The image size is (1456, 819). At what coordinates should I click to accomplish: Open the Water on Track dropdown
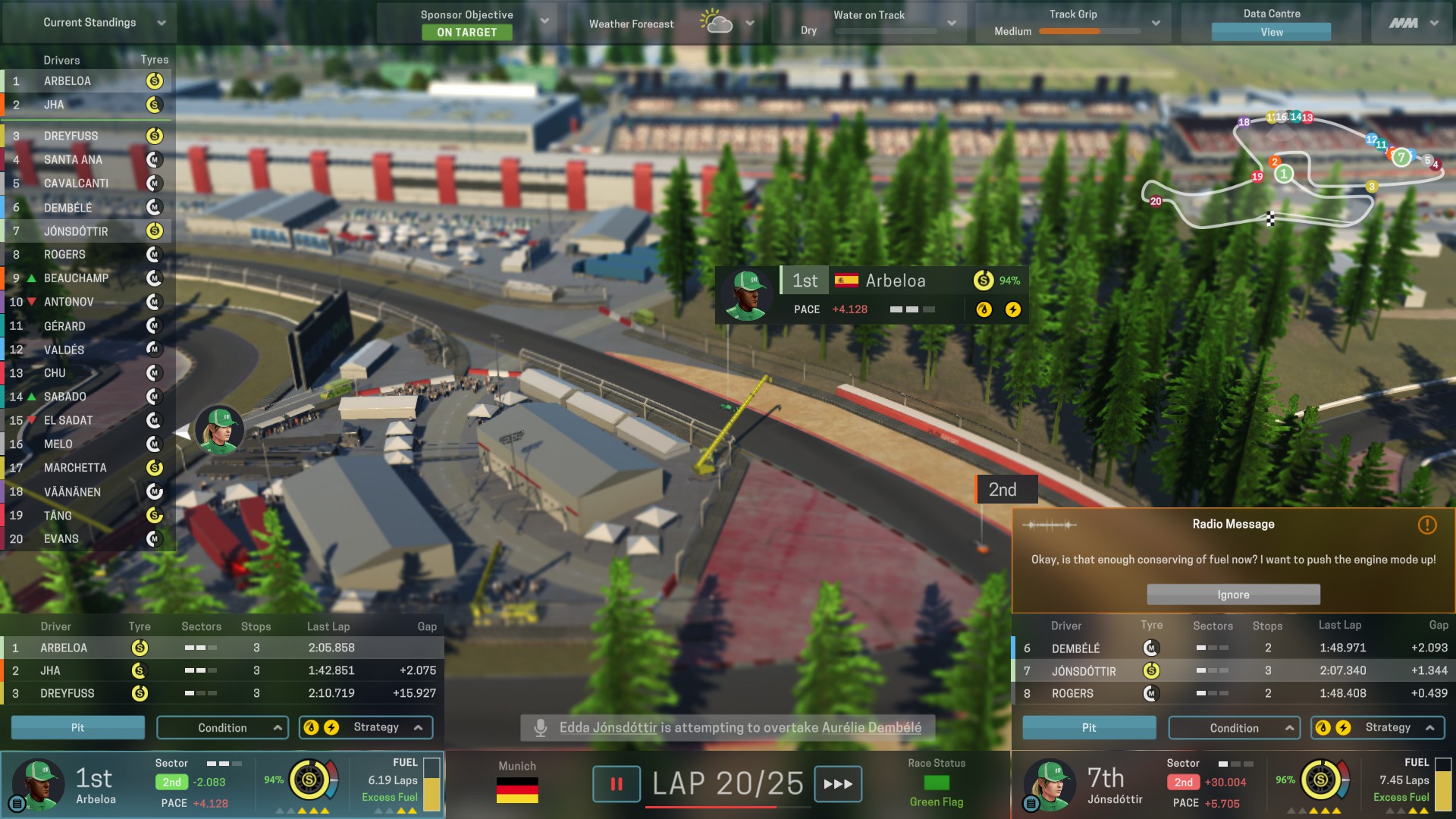951,24
